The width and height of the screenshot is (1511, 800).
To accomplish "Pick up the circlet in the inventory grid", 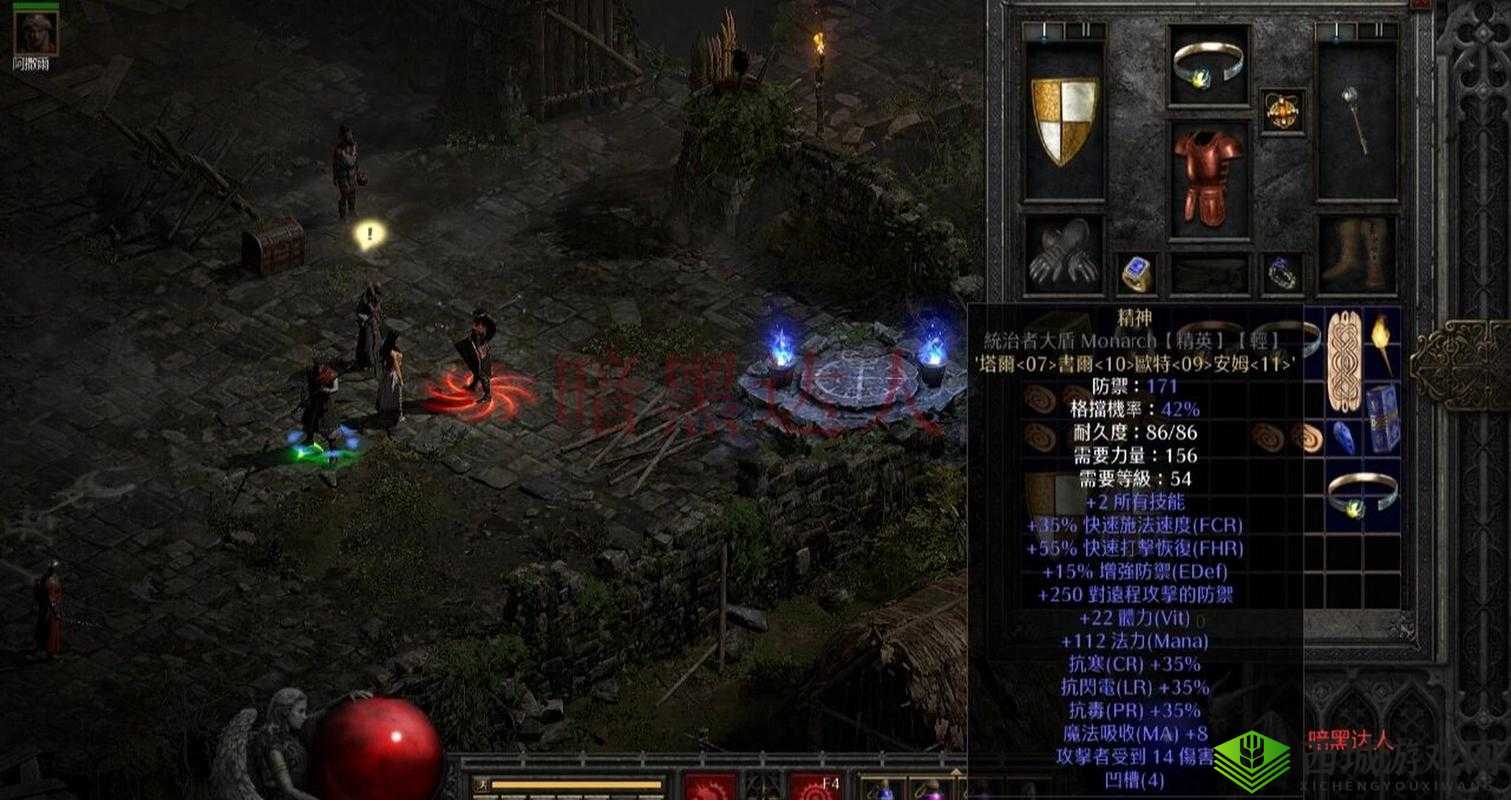I will pos(1362,493).
